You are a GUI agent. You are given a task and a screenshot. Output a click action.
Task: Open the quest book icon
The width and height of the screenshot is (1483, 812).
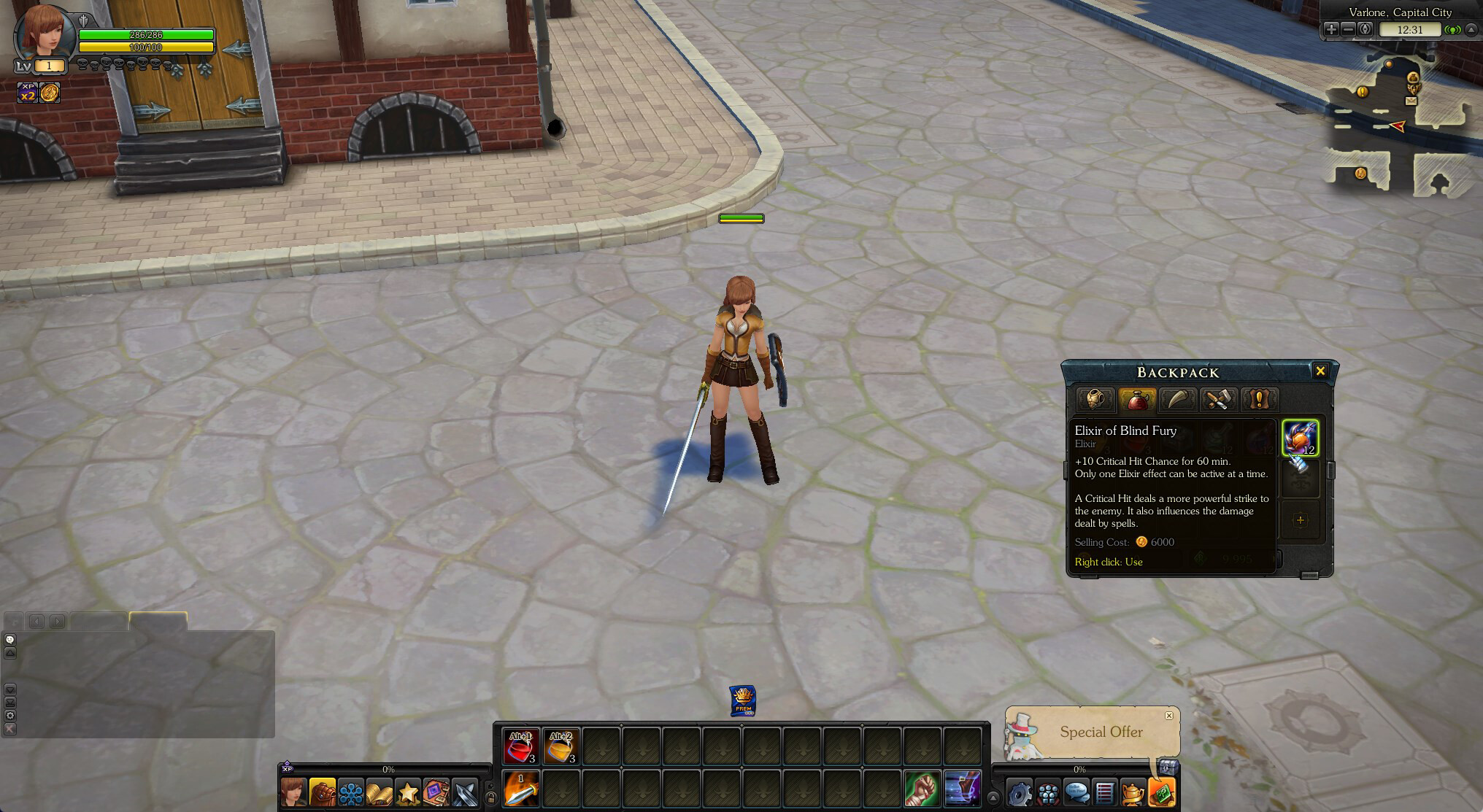(380, 794)
